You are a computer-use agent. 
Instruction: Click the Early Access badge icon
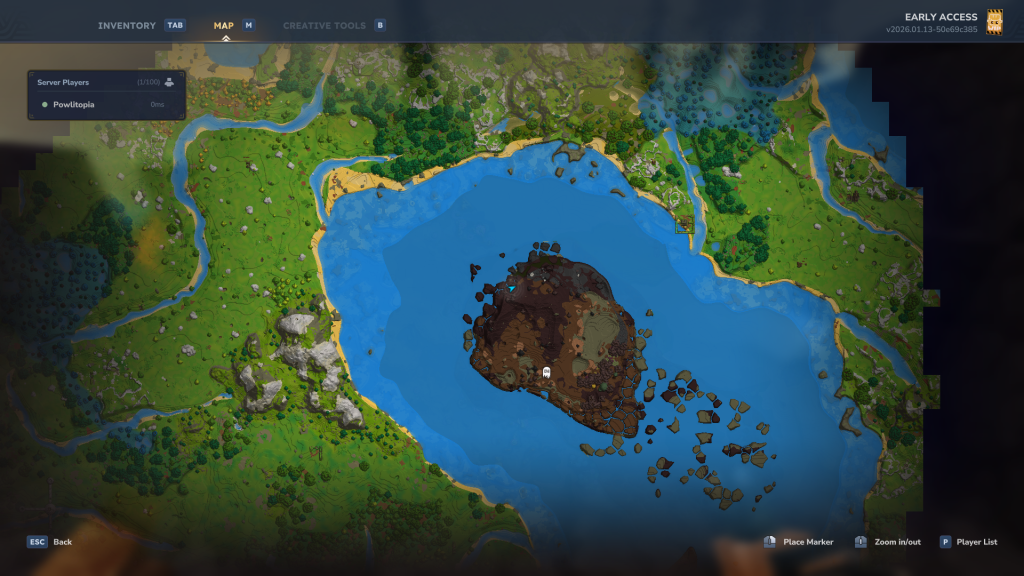click(994, 22)
